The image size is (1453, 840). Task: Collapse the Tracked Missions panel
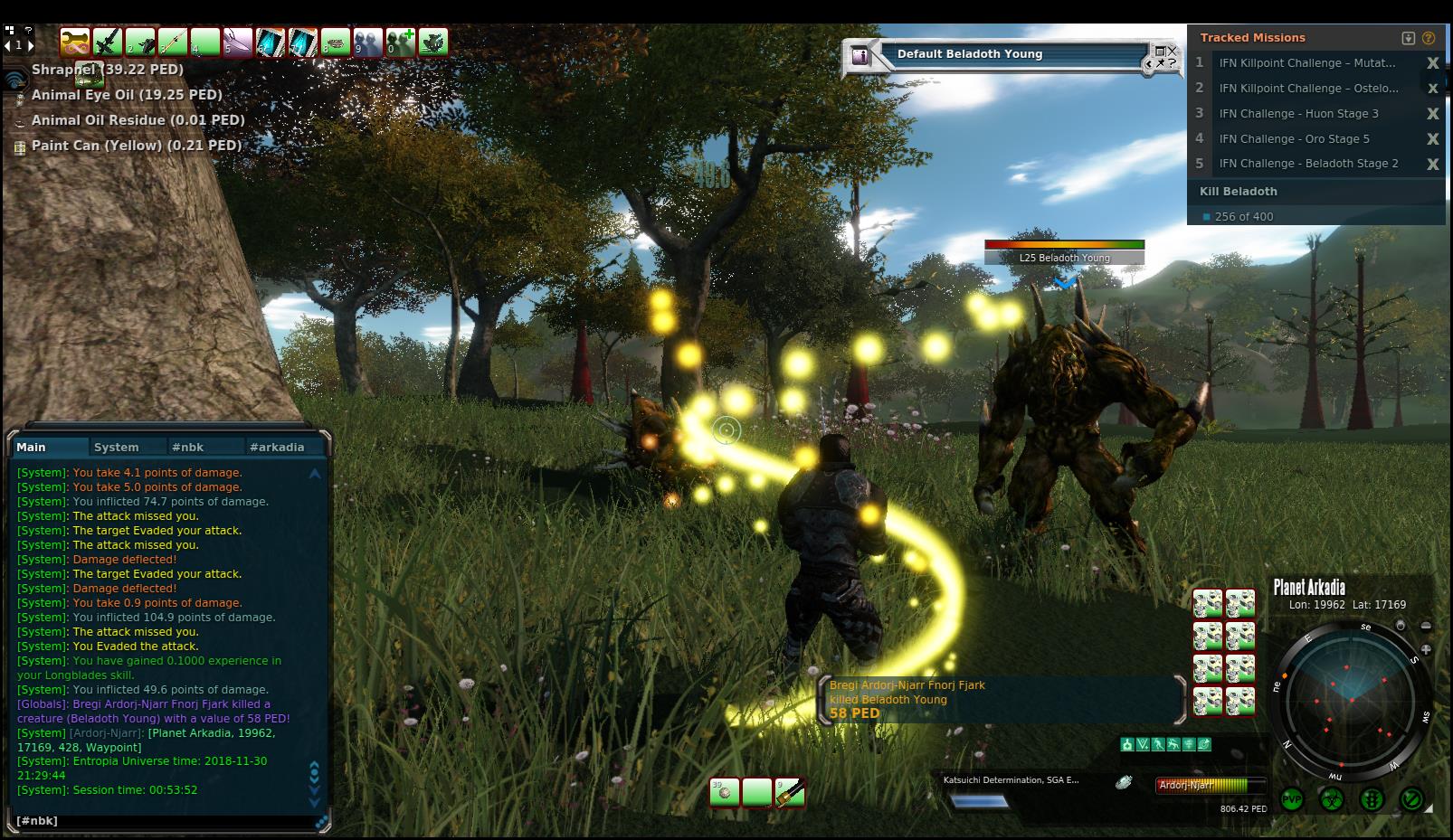(x=1408, y=38)
